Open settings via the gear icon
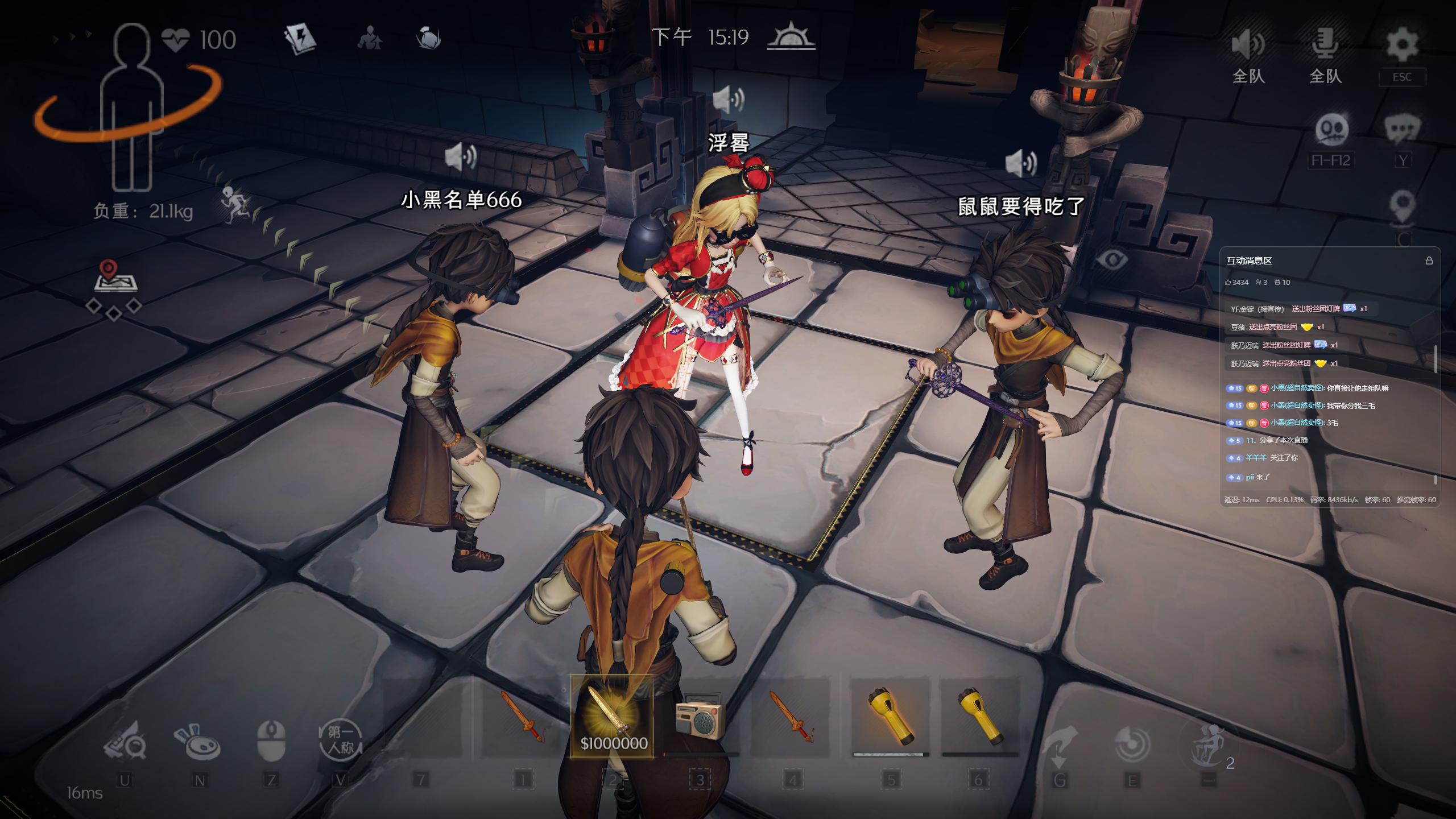 coord(1402,45)
